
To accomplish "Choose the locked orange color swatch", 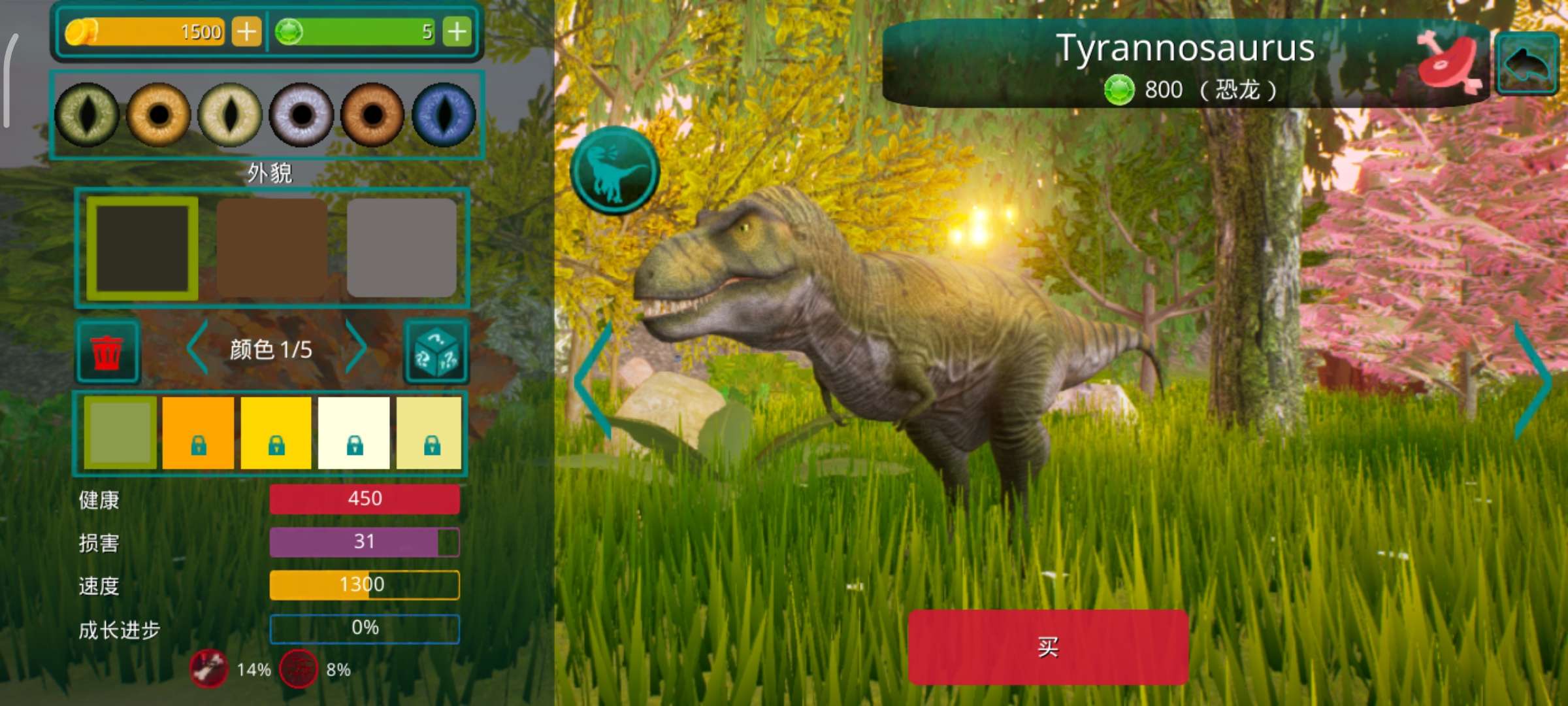I will click(x=198, y=432).
